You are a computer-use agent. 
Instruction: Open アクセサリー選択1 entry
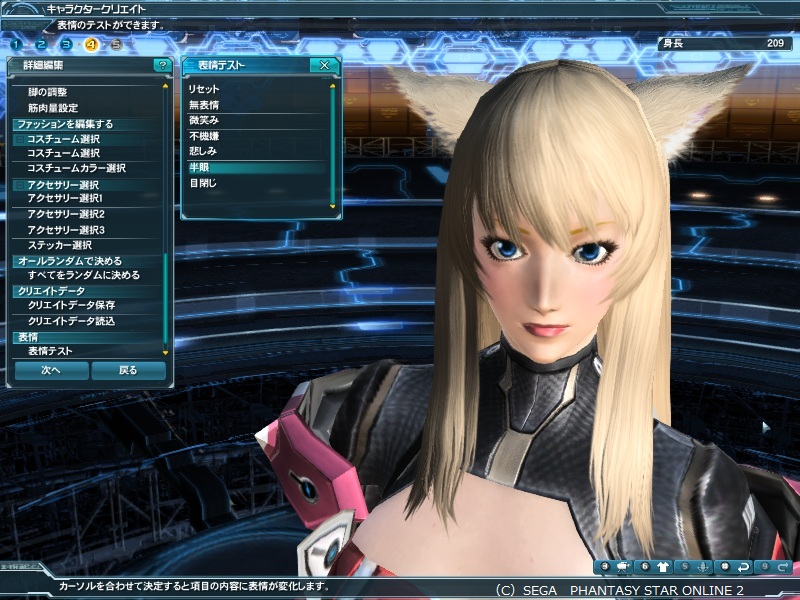[65, 198]
